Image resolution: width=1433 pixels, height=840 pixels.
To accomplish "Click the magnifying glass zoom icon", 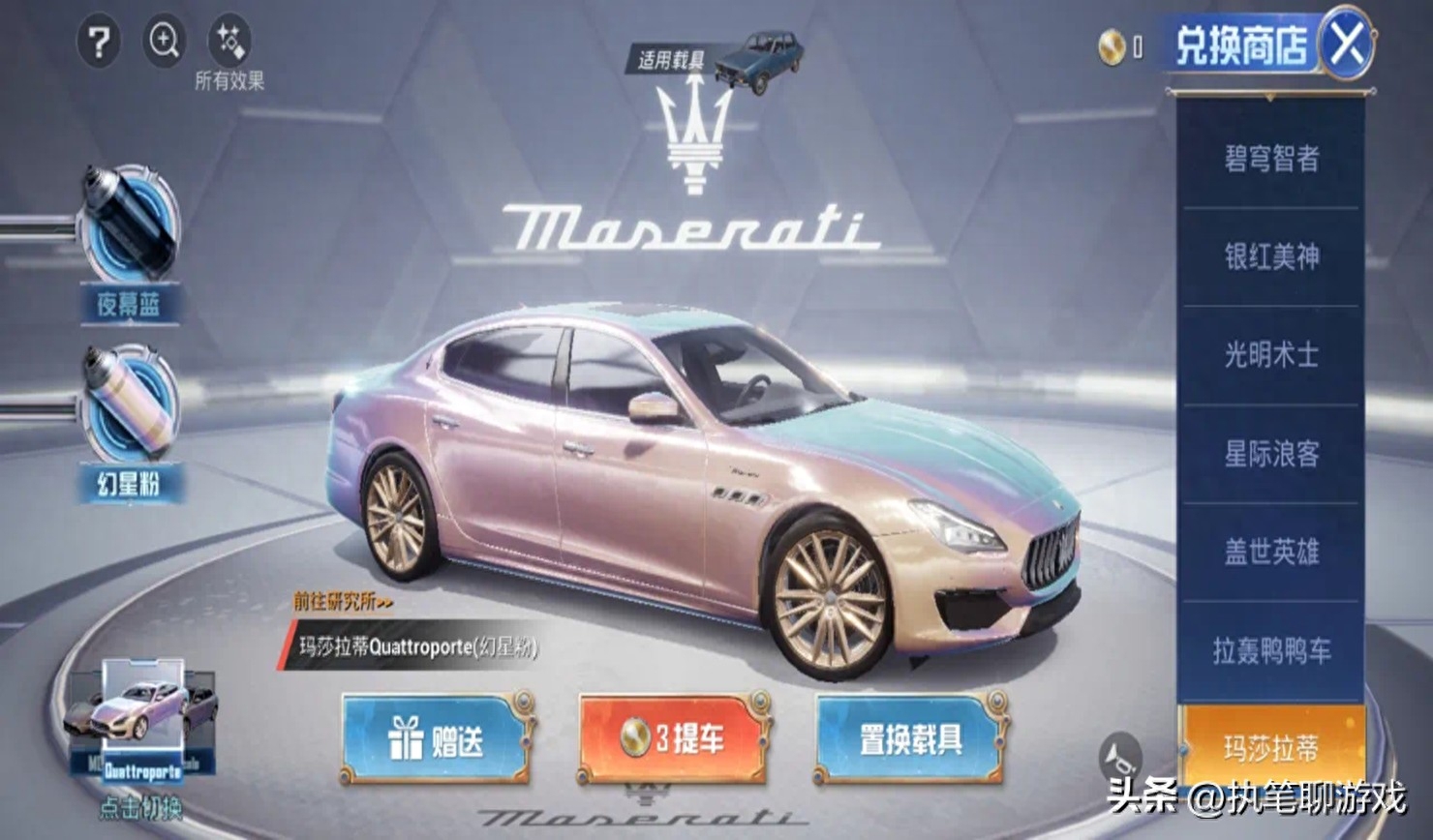I will point(165,42).
